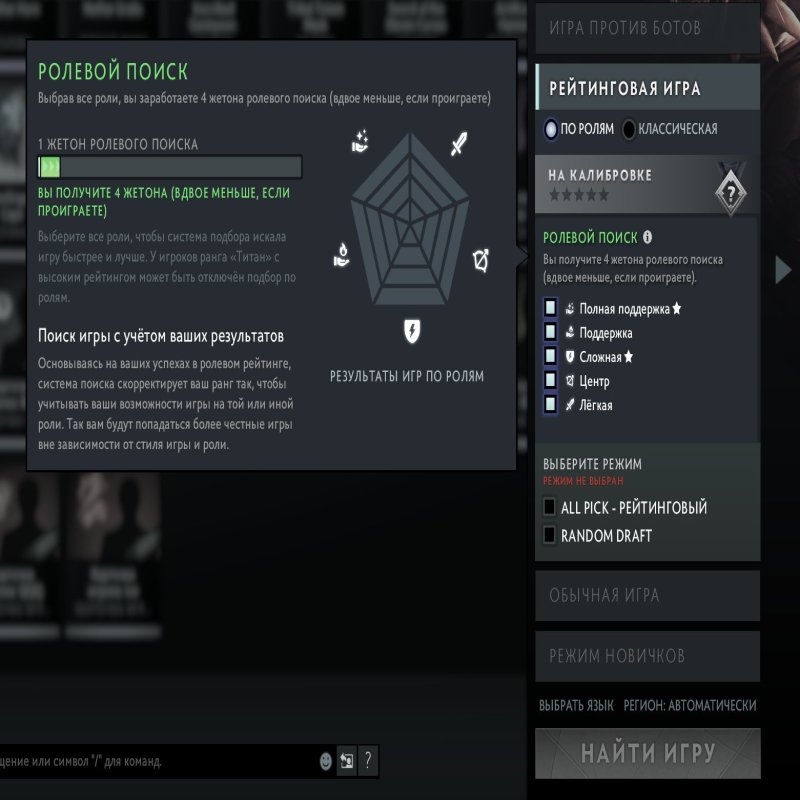This screenshot has width=800, height=800.
Task: Check the Лёгкая role checkbox
Action: (550, 405)
